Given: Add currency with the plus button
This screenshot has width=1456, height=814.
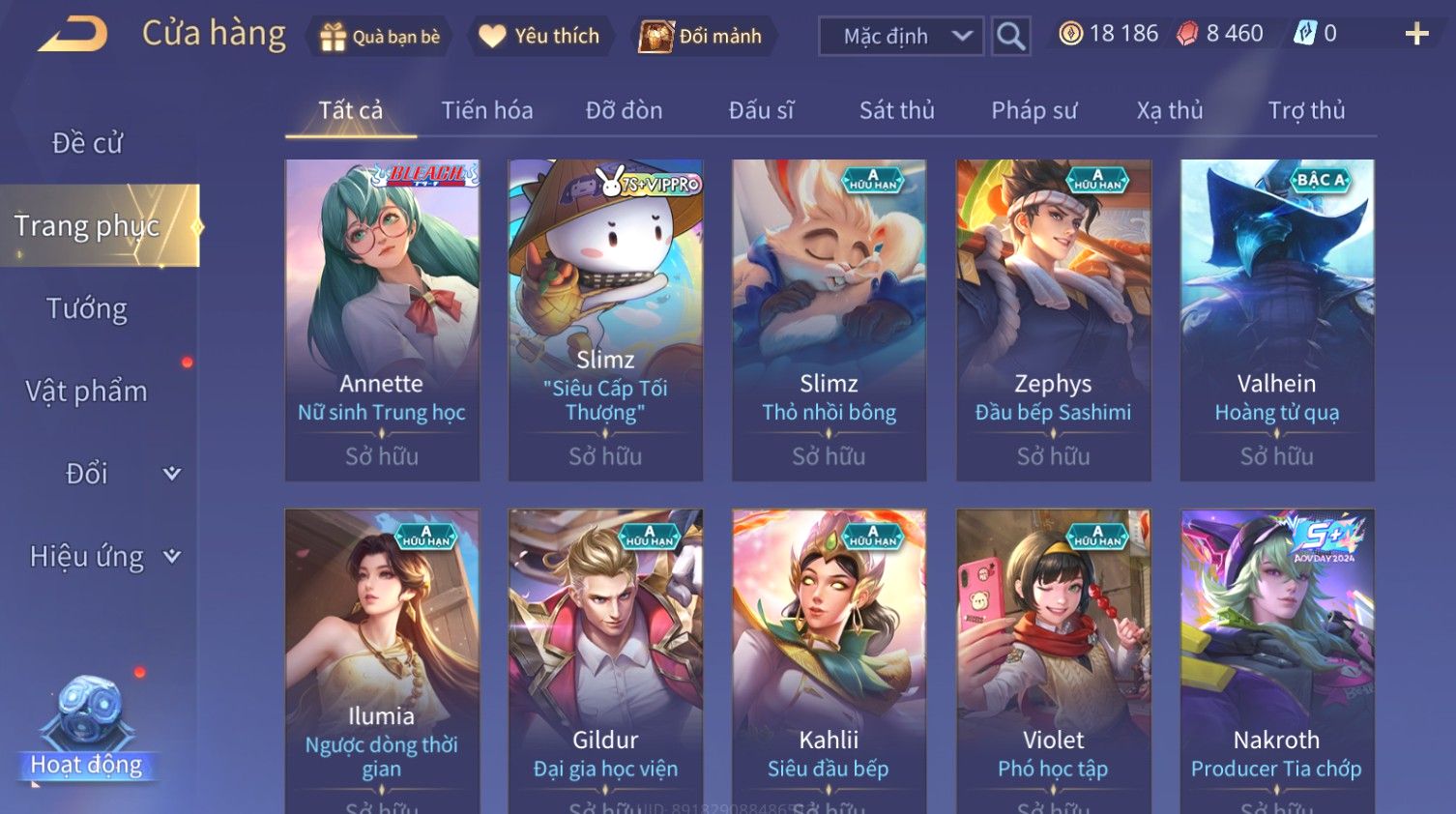Looking at the screenshot, I should tap(1416, 35).
